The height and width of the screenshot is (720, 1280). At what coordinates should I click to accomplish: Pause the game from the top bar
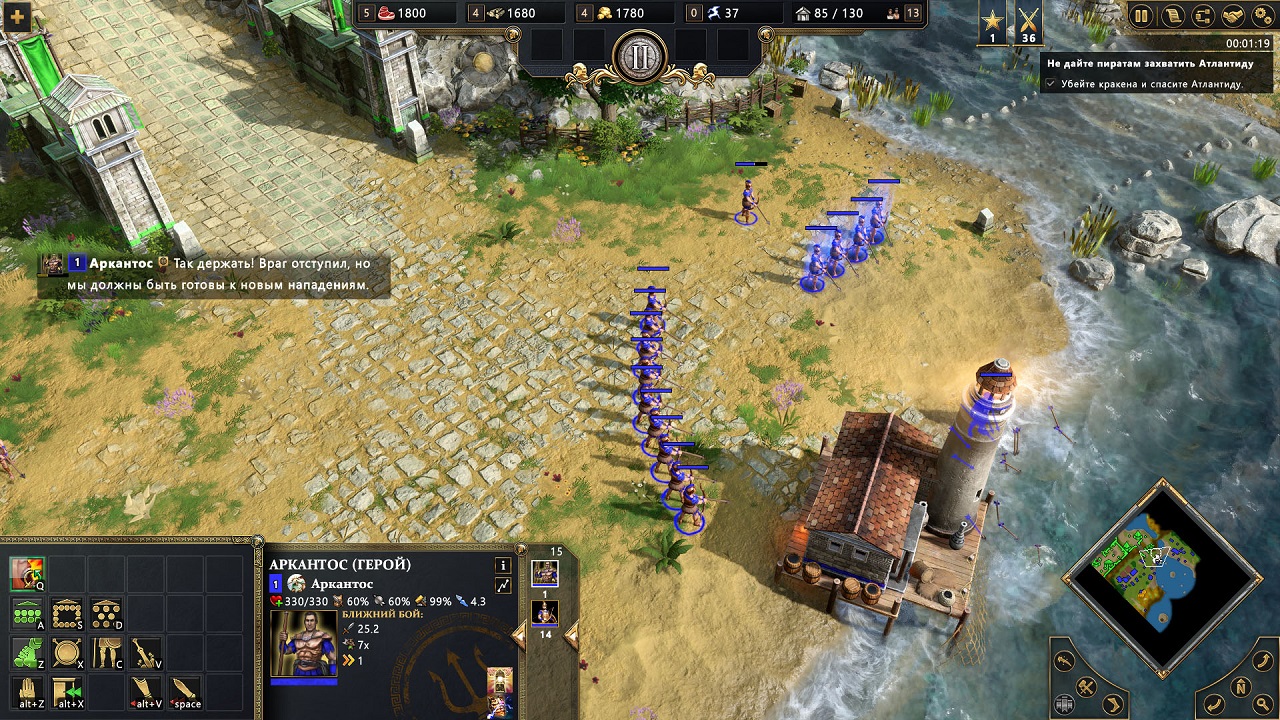pos(1142,16)
